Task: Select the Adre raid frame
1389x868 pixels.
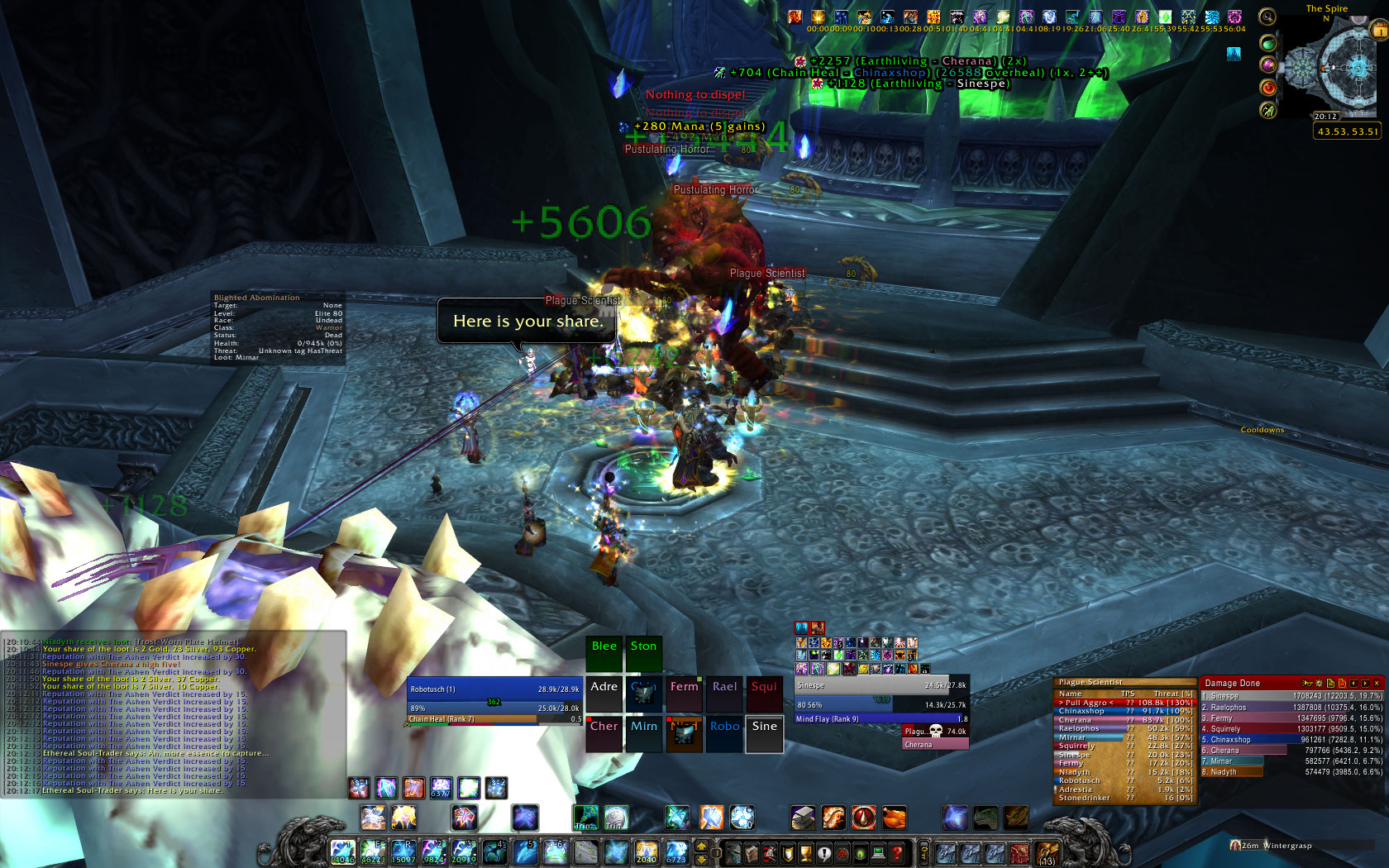Action: pyautogui.click(x=604, y=694)
